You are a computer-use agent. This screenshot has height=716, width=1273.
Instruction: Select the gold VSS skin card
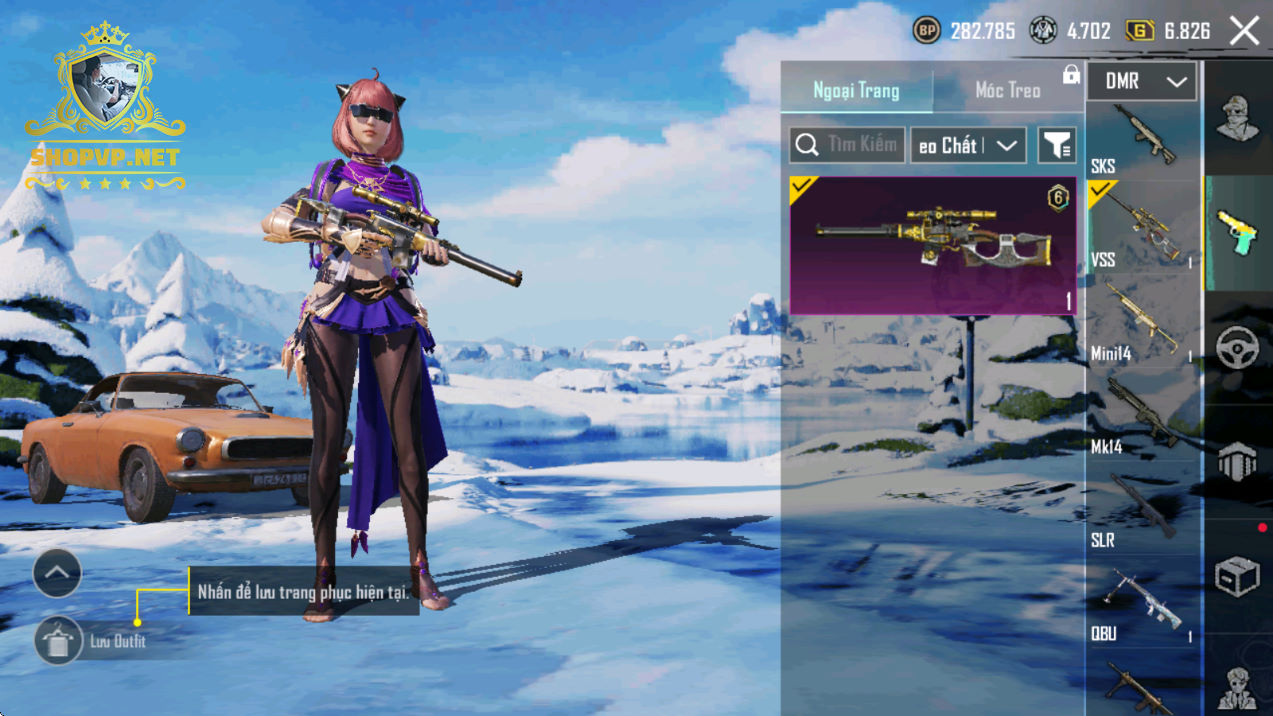tap(933, 246)
